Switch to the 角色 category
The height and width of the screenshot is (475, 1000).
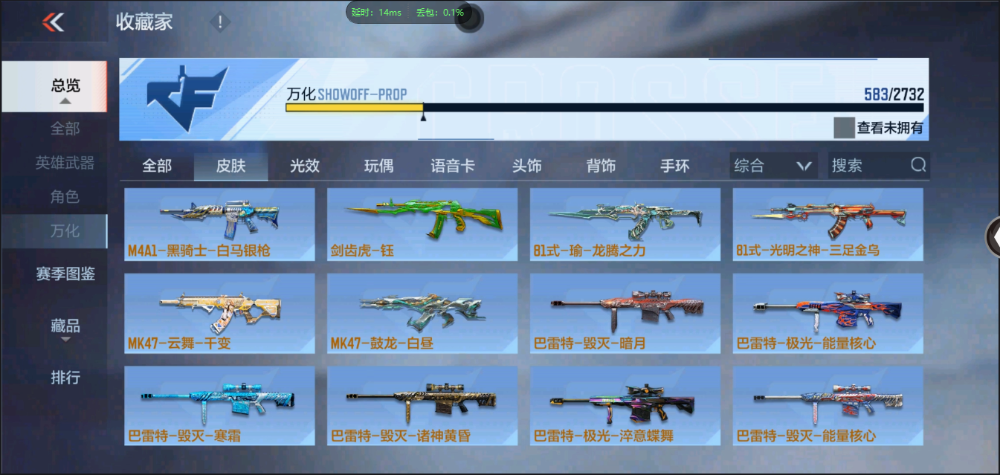click(65, 197)
